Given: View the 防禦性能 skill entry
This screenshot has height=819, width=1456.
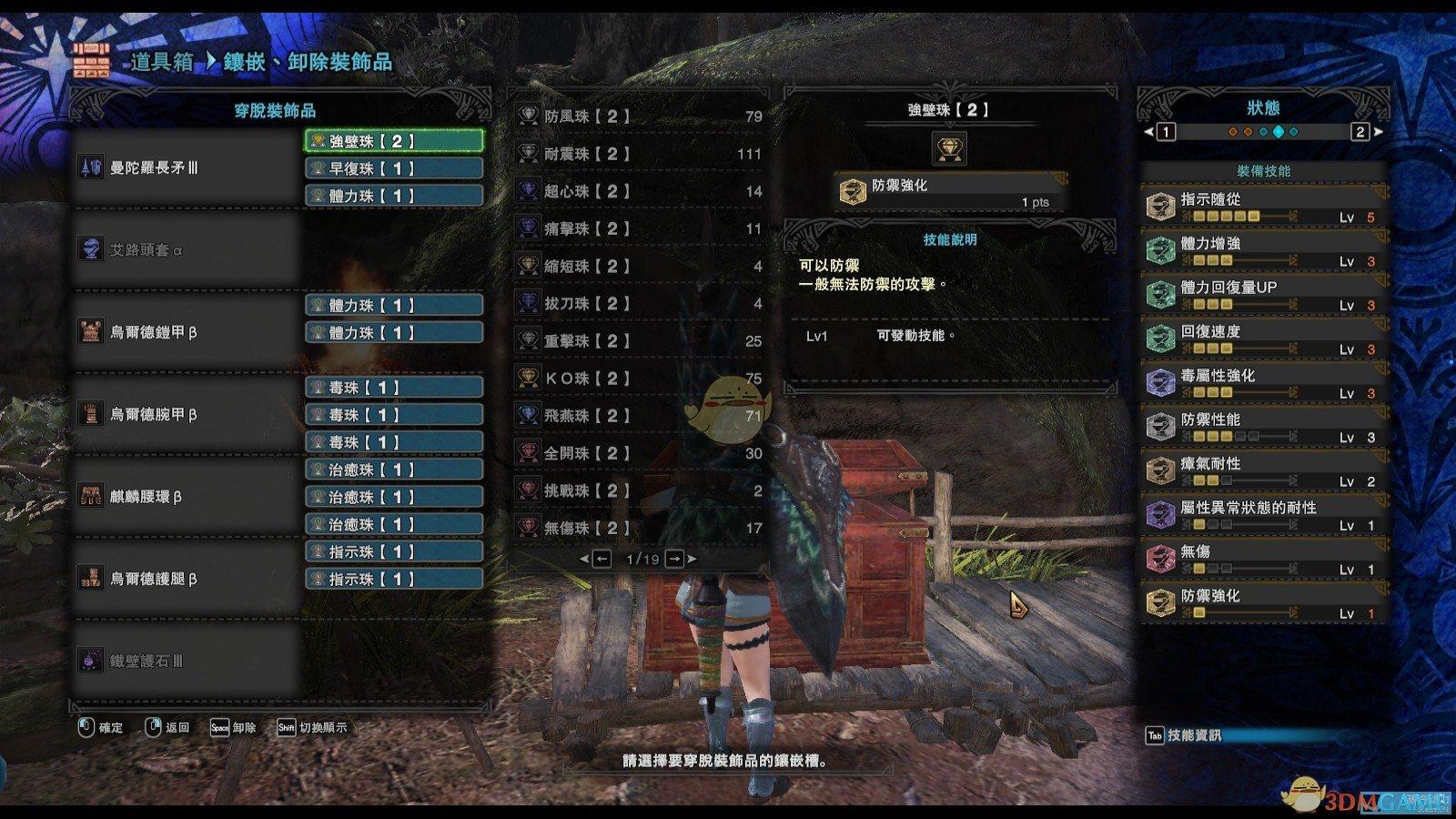Looking at the screenshot, I should pos(1264,427).
